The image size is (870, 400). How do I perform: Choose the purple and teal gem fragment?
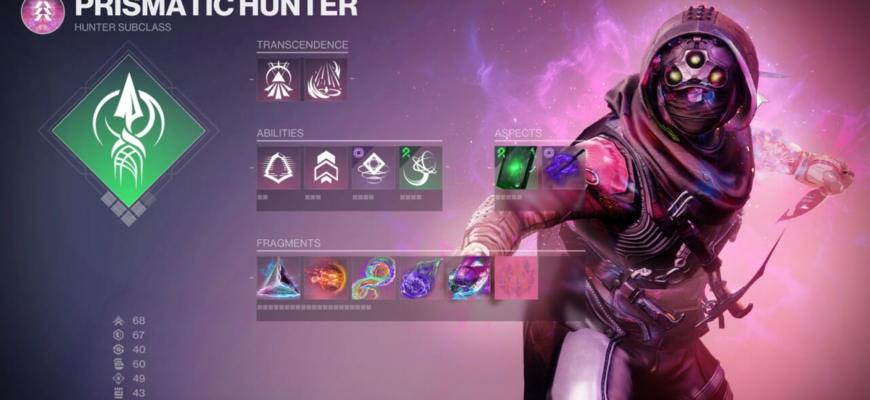click(x=466, y=278)
